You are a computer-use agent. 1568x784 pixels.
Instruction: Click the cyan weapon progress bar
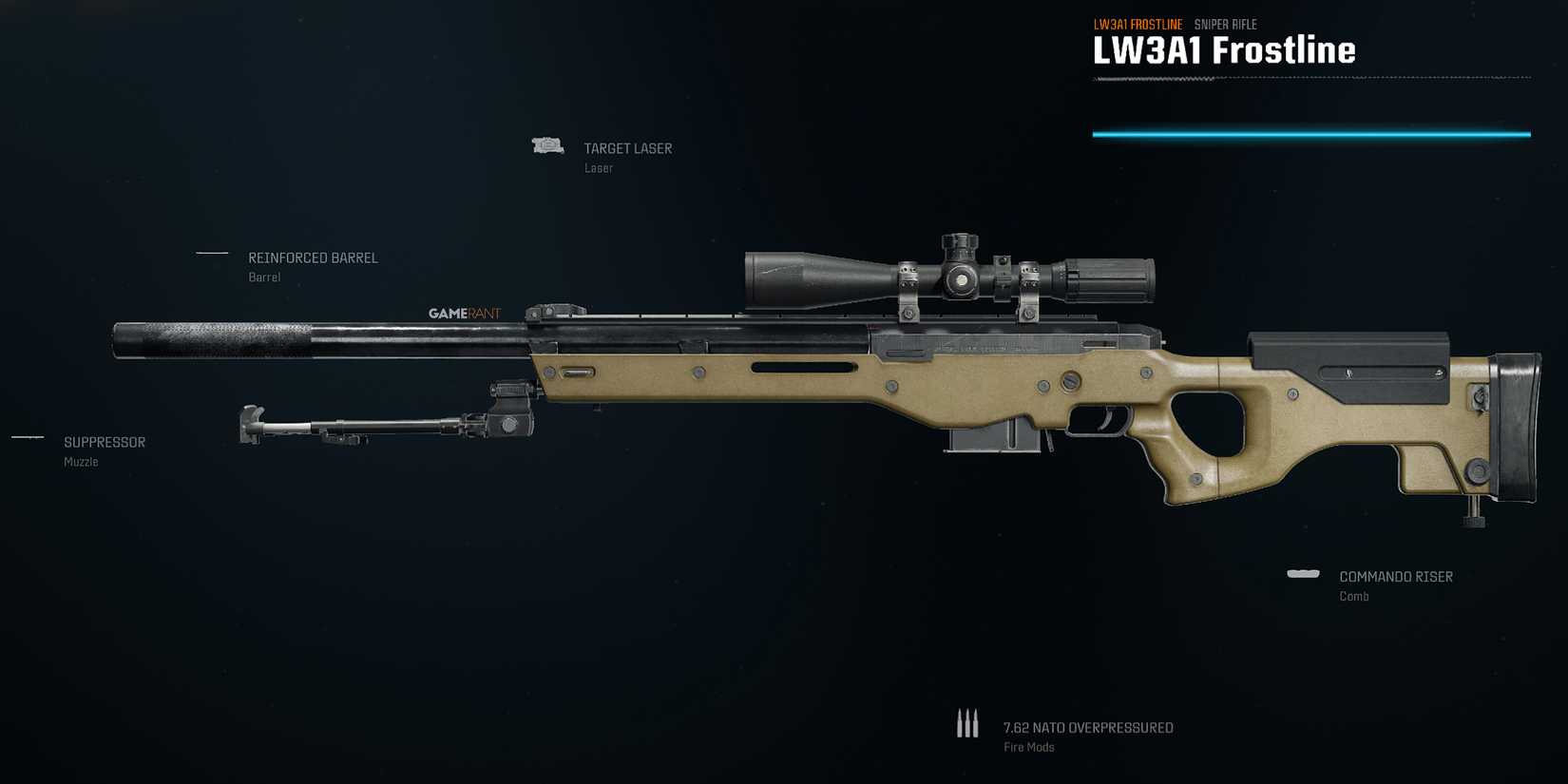[1311, 134]
